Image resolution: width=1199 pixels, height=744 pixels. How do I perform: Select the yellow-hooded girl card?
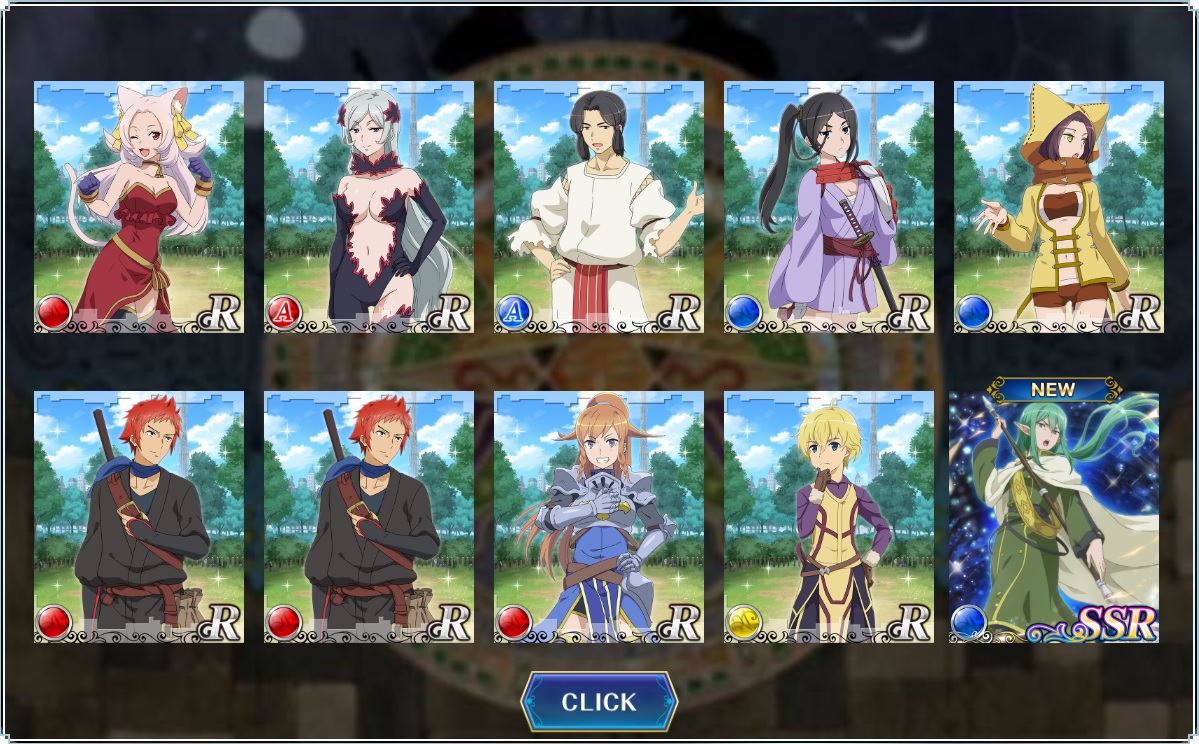click(1059, 207)
